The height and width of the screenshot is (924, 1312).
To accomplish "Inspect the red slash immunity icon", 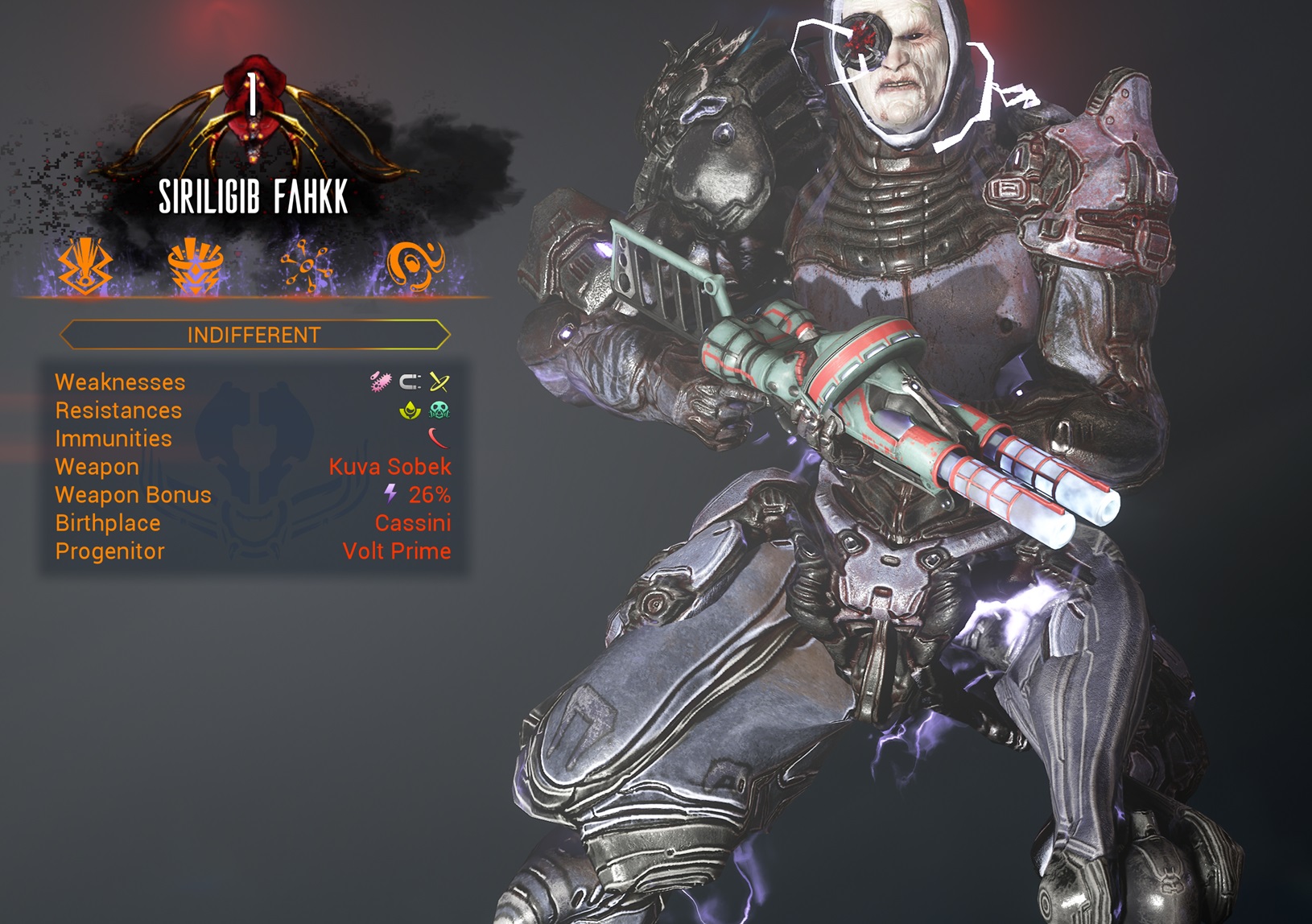I will coord(439,439).
